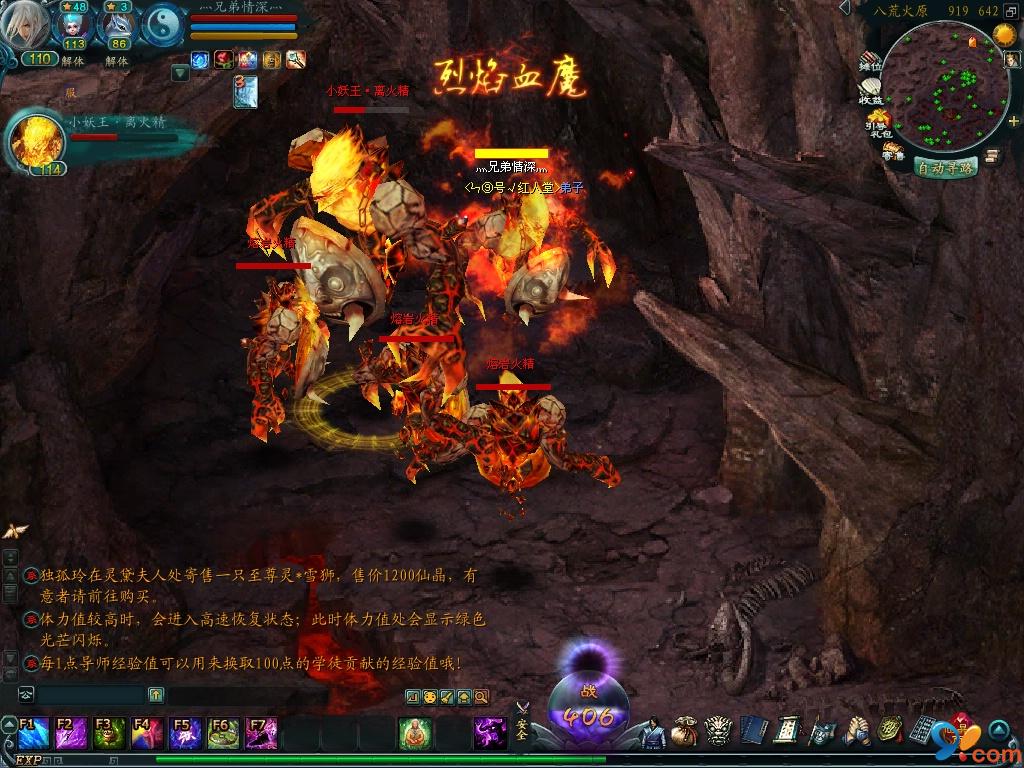Use the F2 purple lightning skill

click(x=70, y=734)
